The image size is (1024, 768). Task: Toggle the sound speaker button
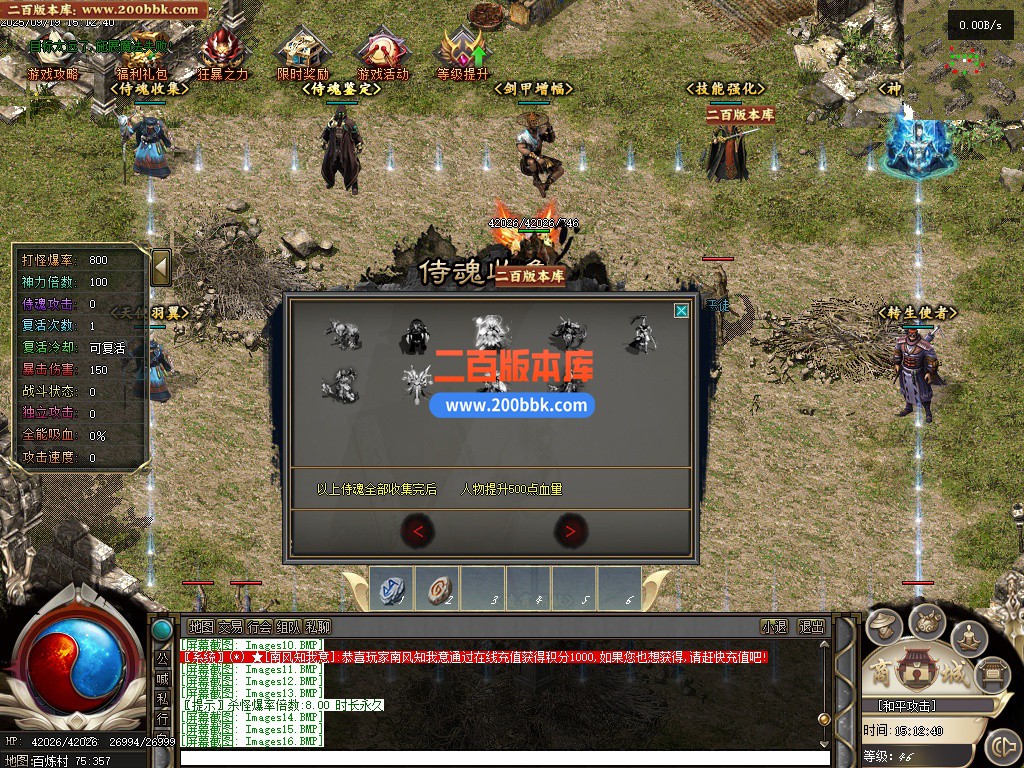coord(1001,746)
